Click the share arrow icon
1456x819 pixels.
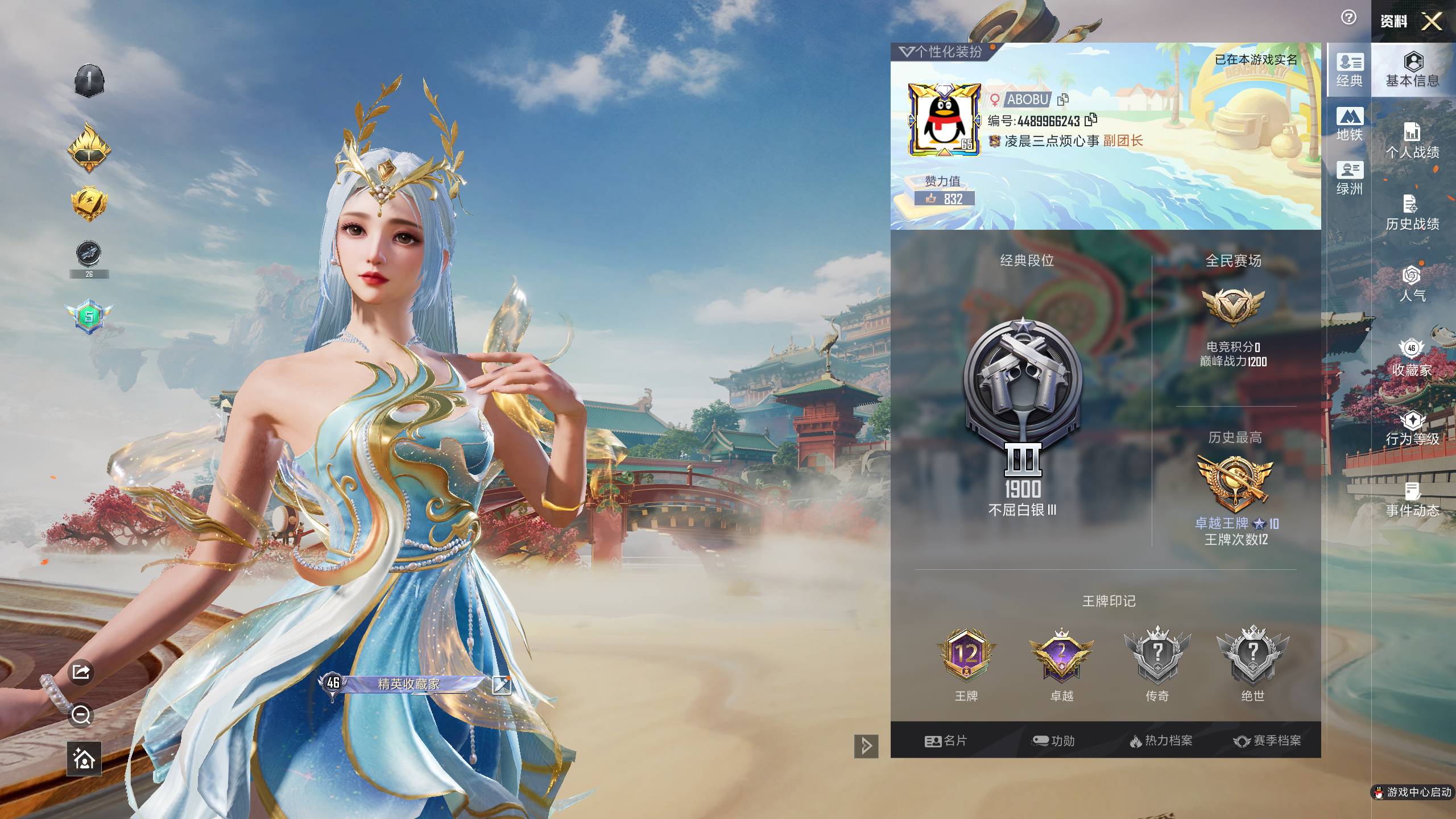81,672
